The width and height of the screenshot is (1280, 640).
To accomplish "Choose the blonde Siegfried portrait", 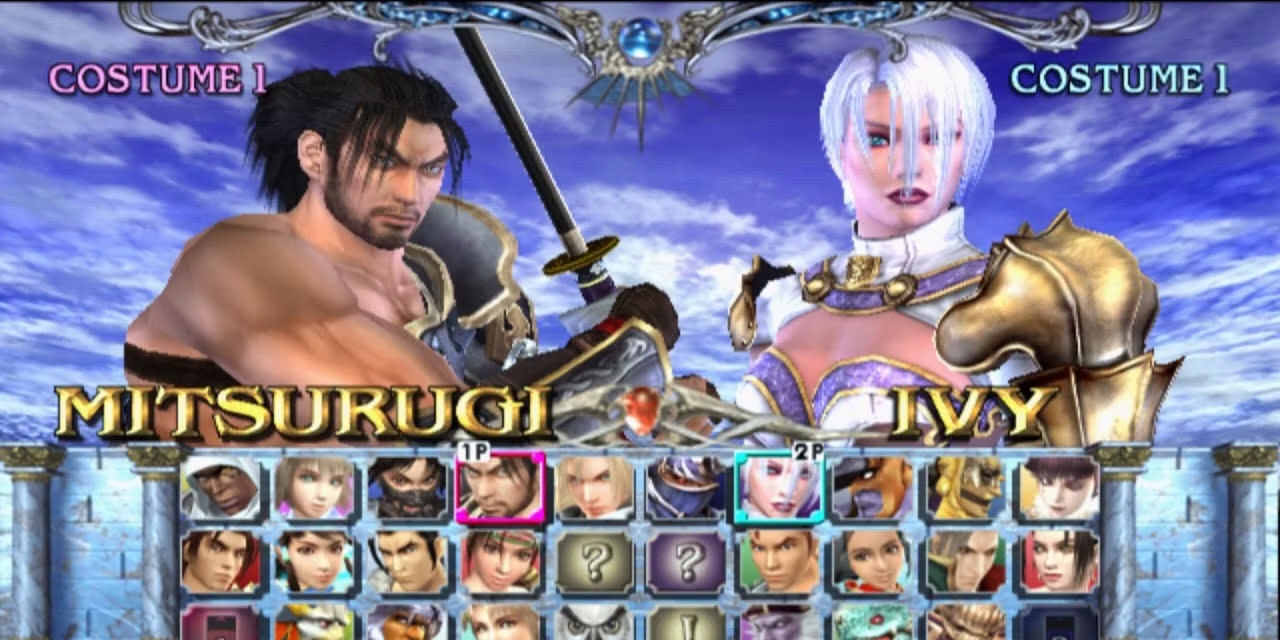I will click(x=594, y=488).
